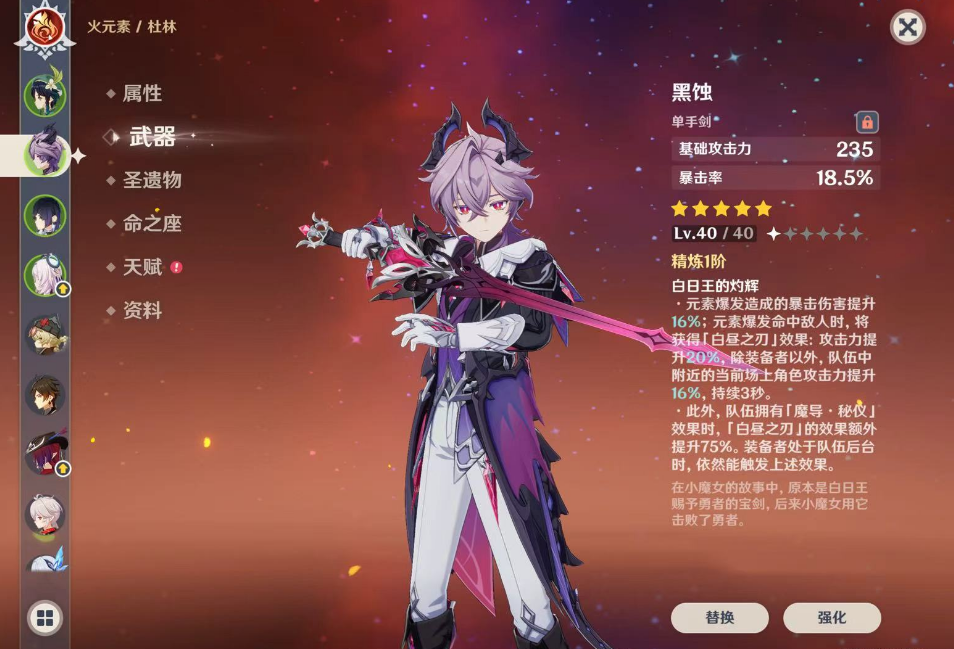Viewport: 954px width, 649px height.
Task: Open the character grid view button
Action: 45,617
